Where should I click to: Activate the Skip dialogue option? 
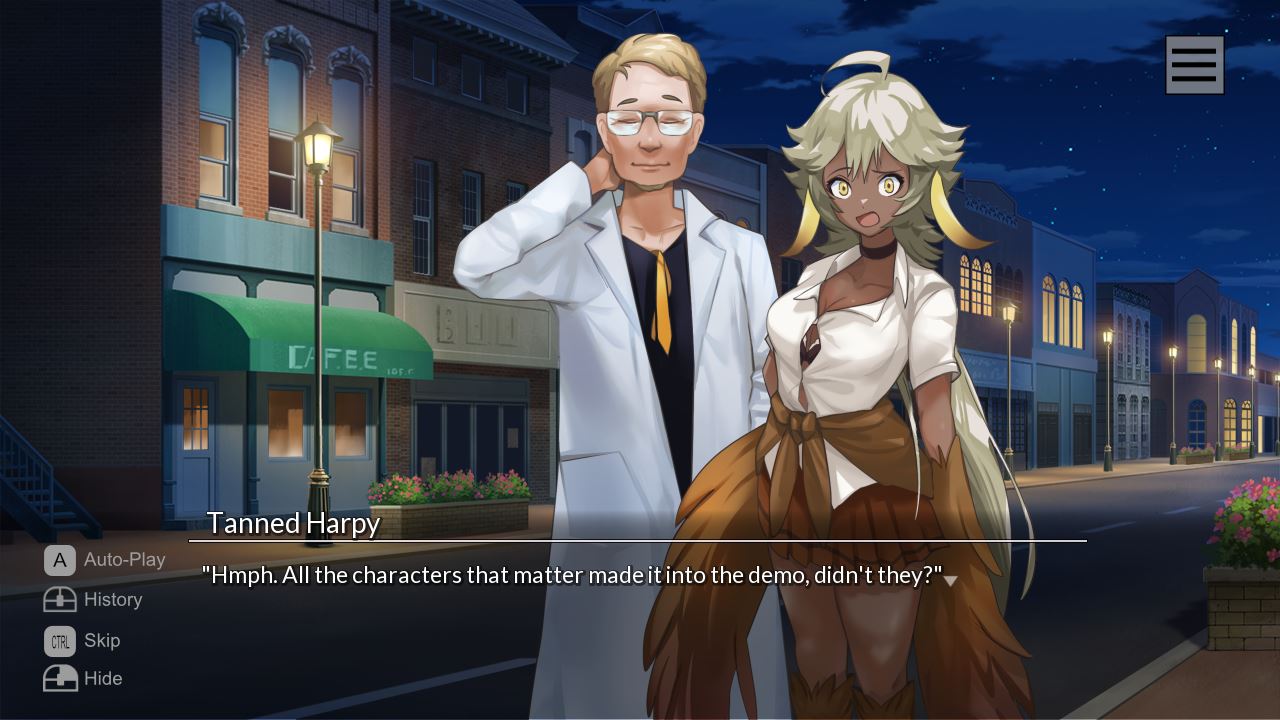click(x=82, y=640)
